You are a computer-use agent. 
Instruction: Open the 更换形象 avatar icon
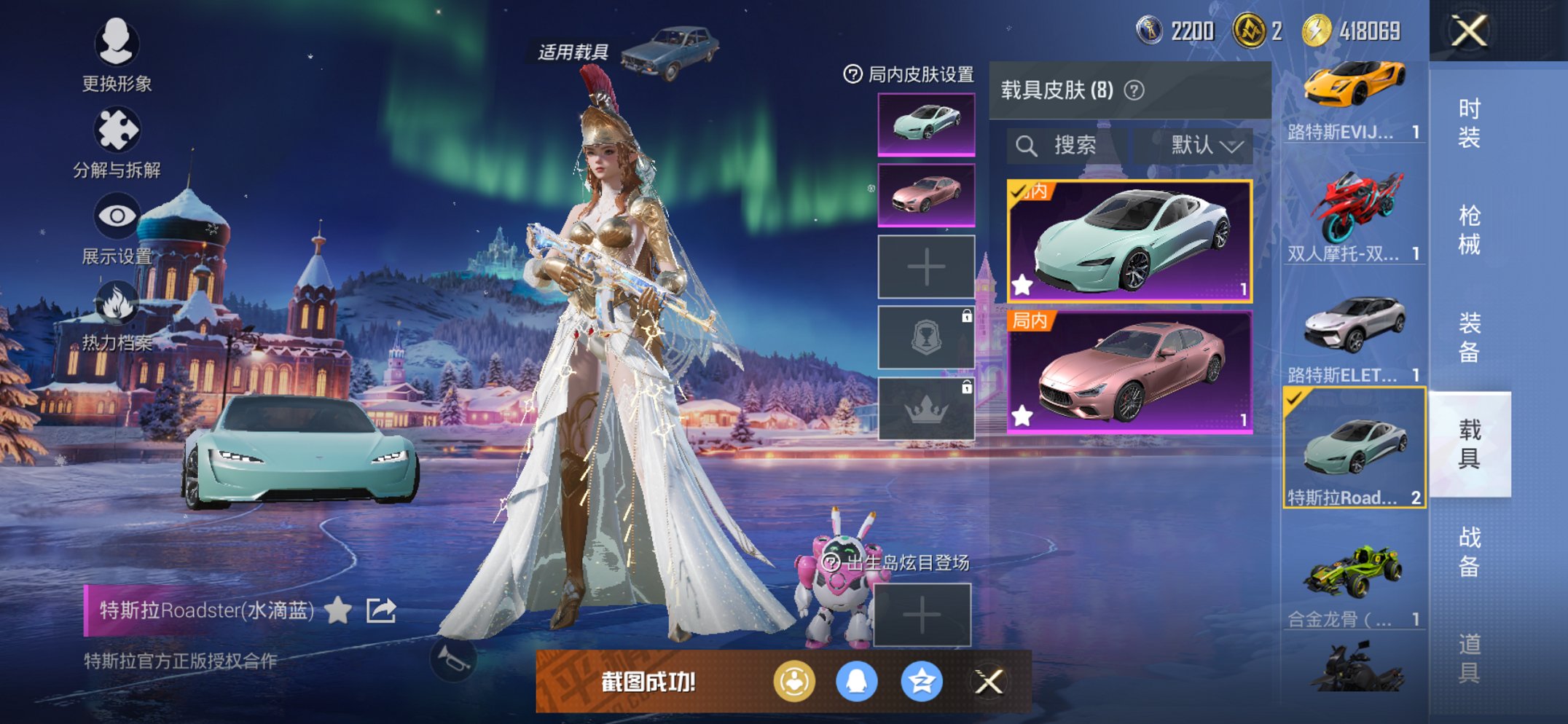pyautogui.click(x=117, y=45)
